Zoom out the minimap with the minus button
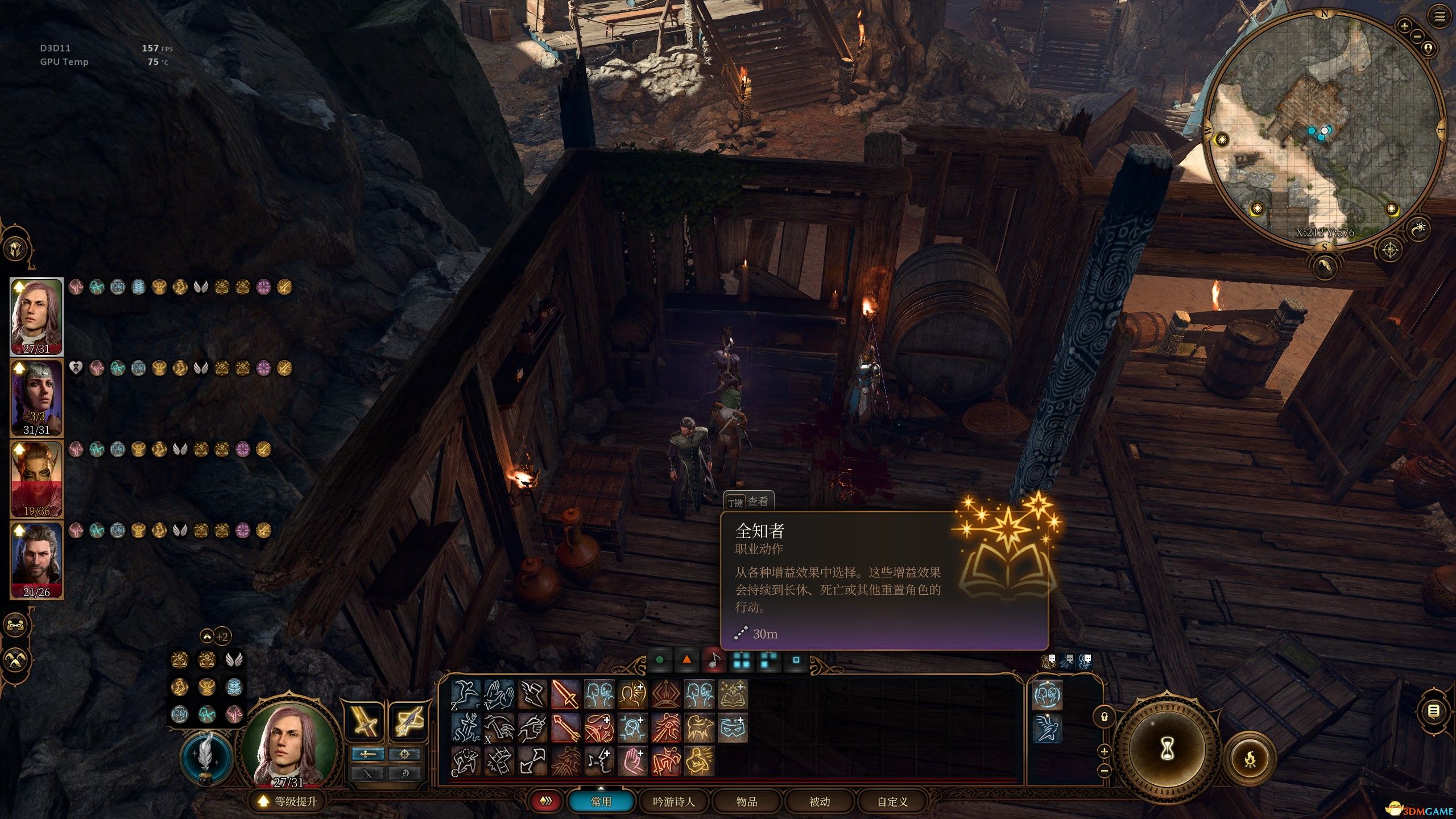The width and height of the screenshot is (1456, 819). click(1417, 37)
